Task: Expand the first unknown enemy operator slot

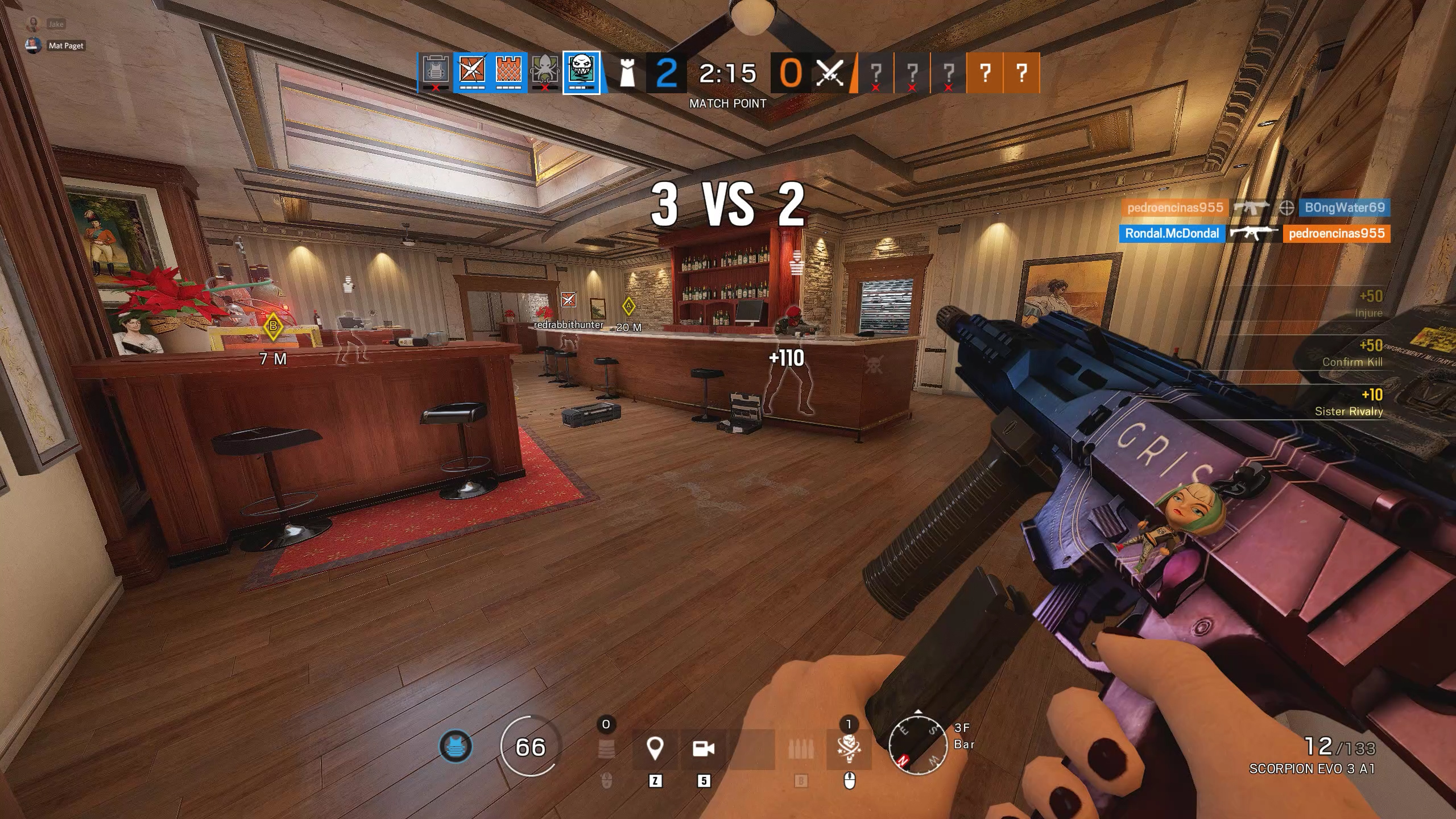Action: click(x=876, y=74)
